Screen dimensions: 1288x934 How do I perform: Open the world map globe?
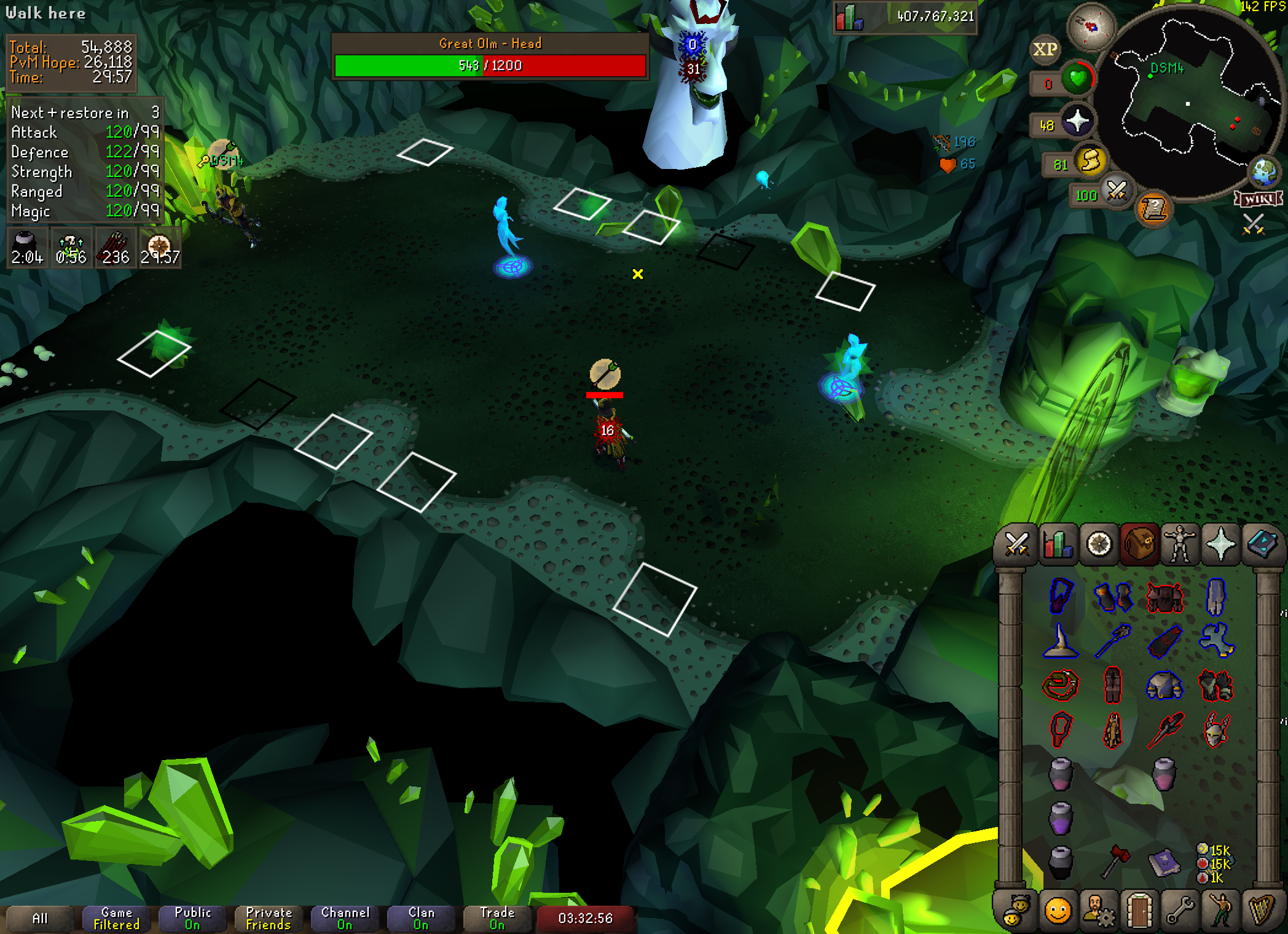(x=1264, y=172)
